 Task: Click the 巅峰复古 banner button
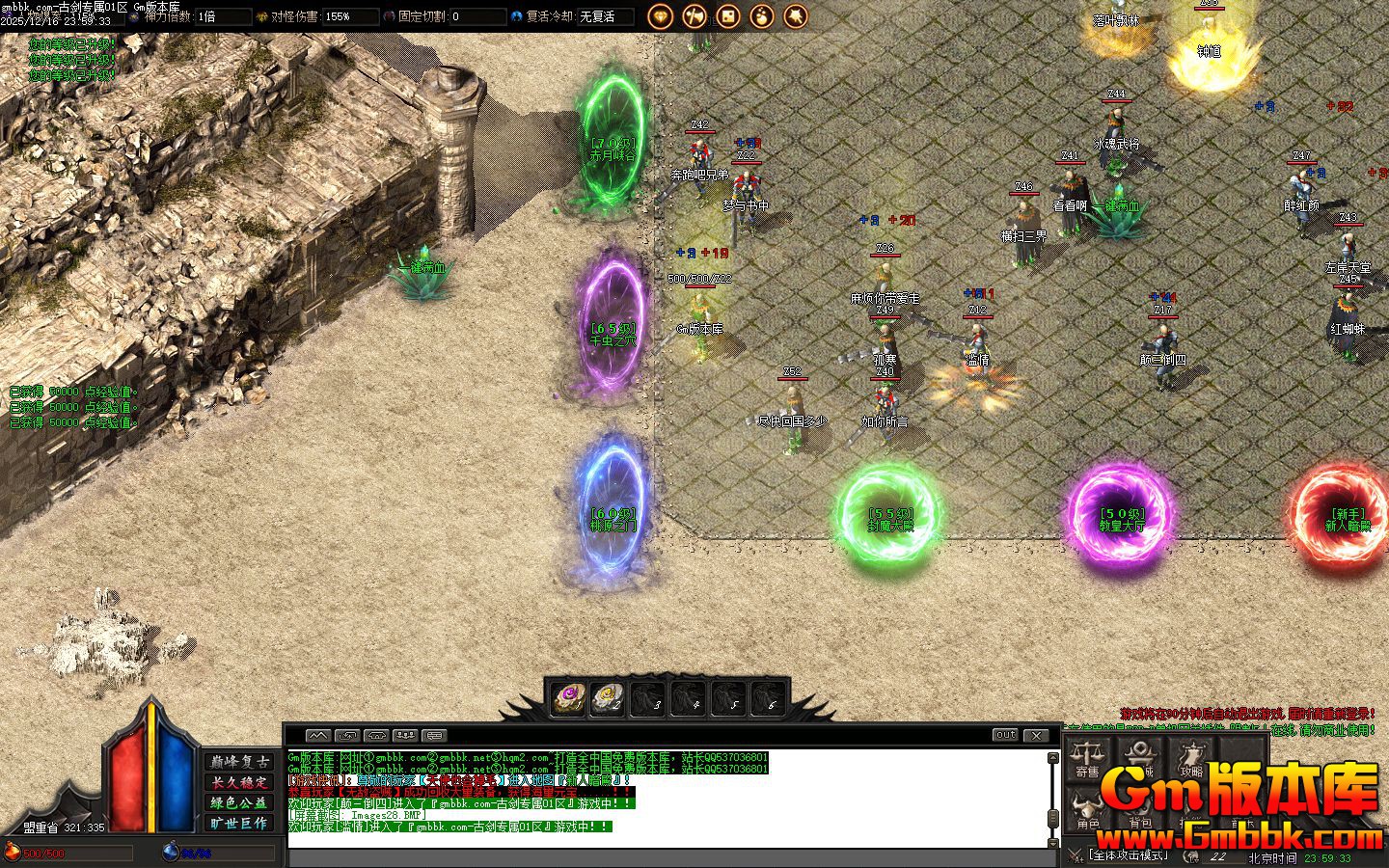click(x=240, y=762)
